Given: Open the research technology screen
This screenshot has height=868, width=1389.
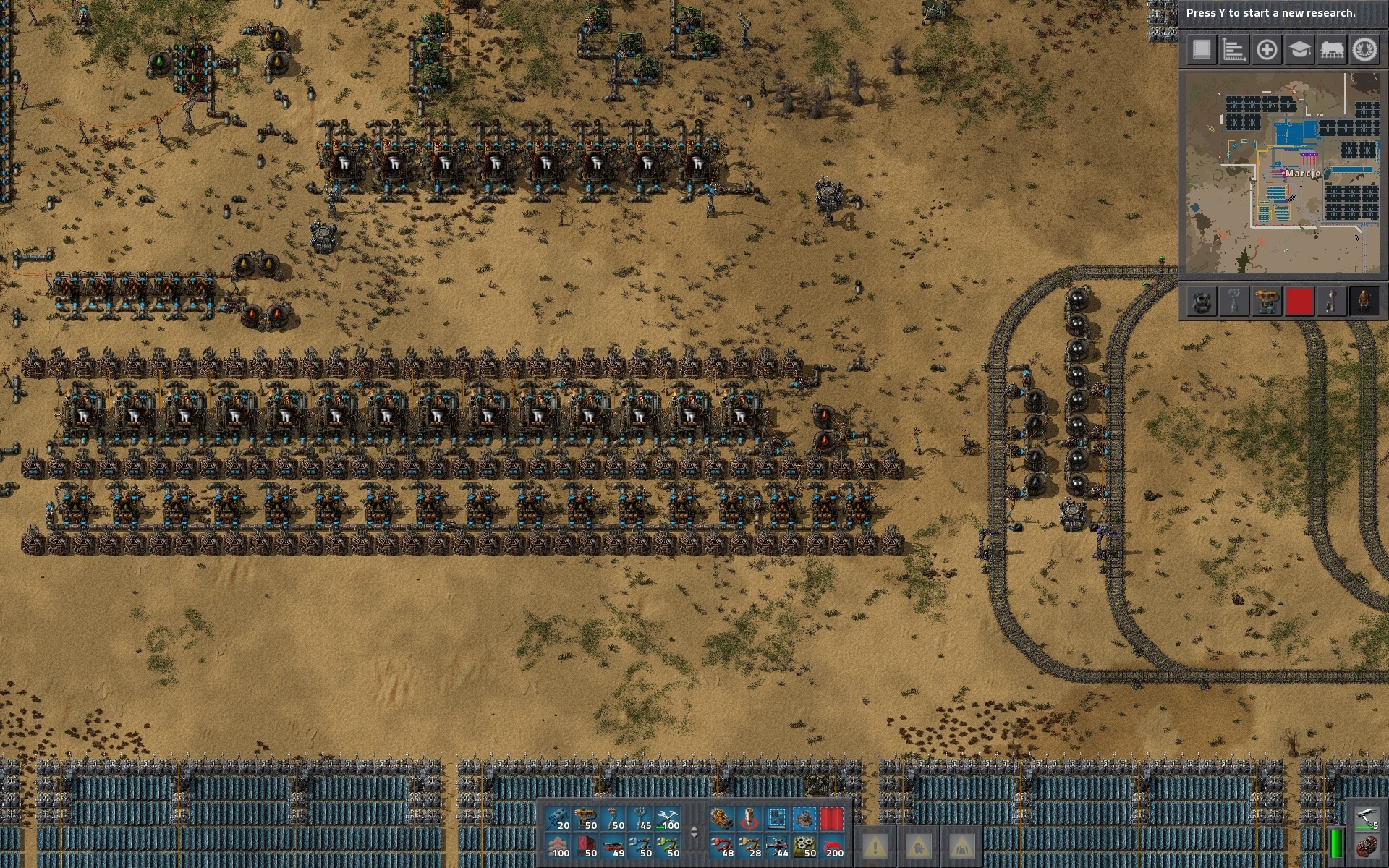Looking at the screenshot, I should (1299, 50).
